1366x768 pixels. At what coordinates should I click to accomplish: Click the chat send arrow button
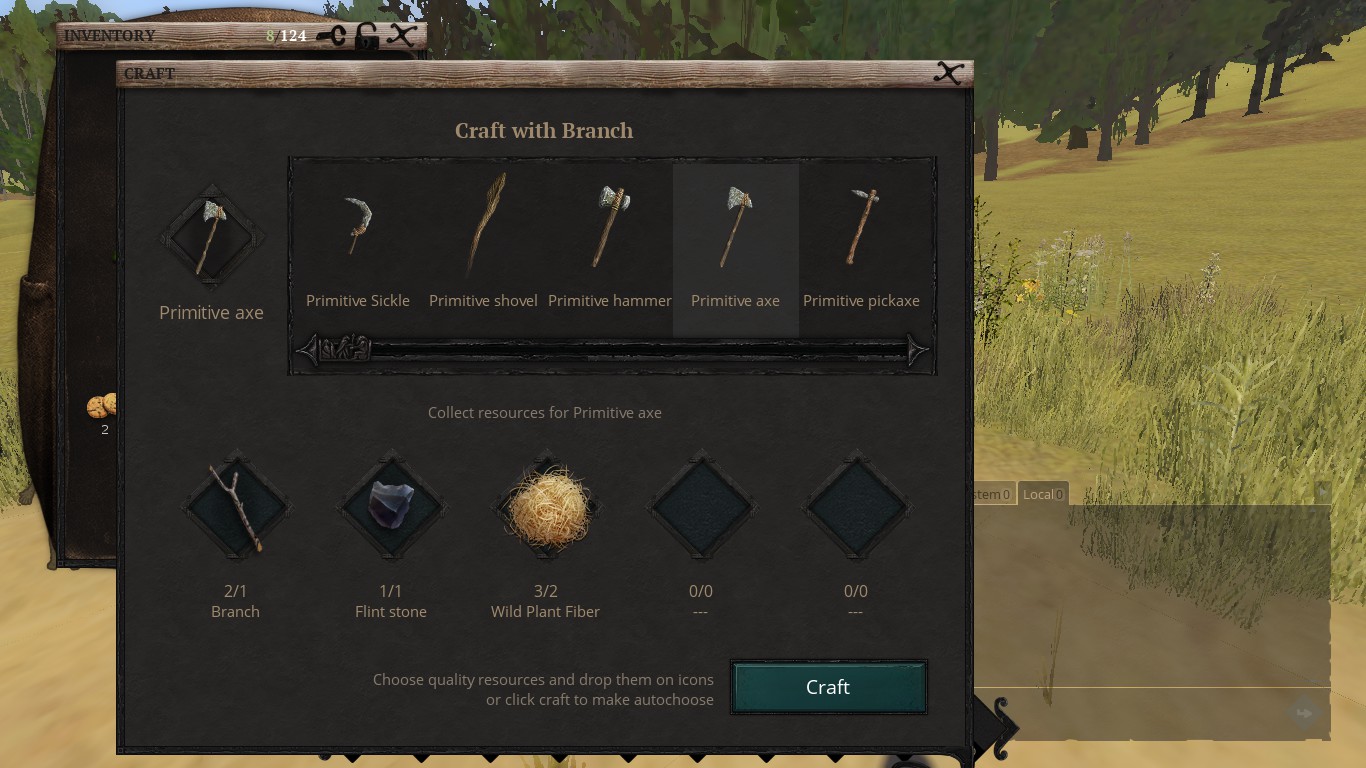1304,713
